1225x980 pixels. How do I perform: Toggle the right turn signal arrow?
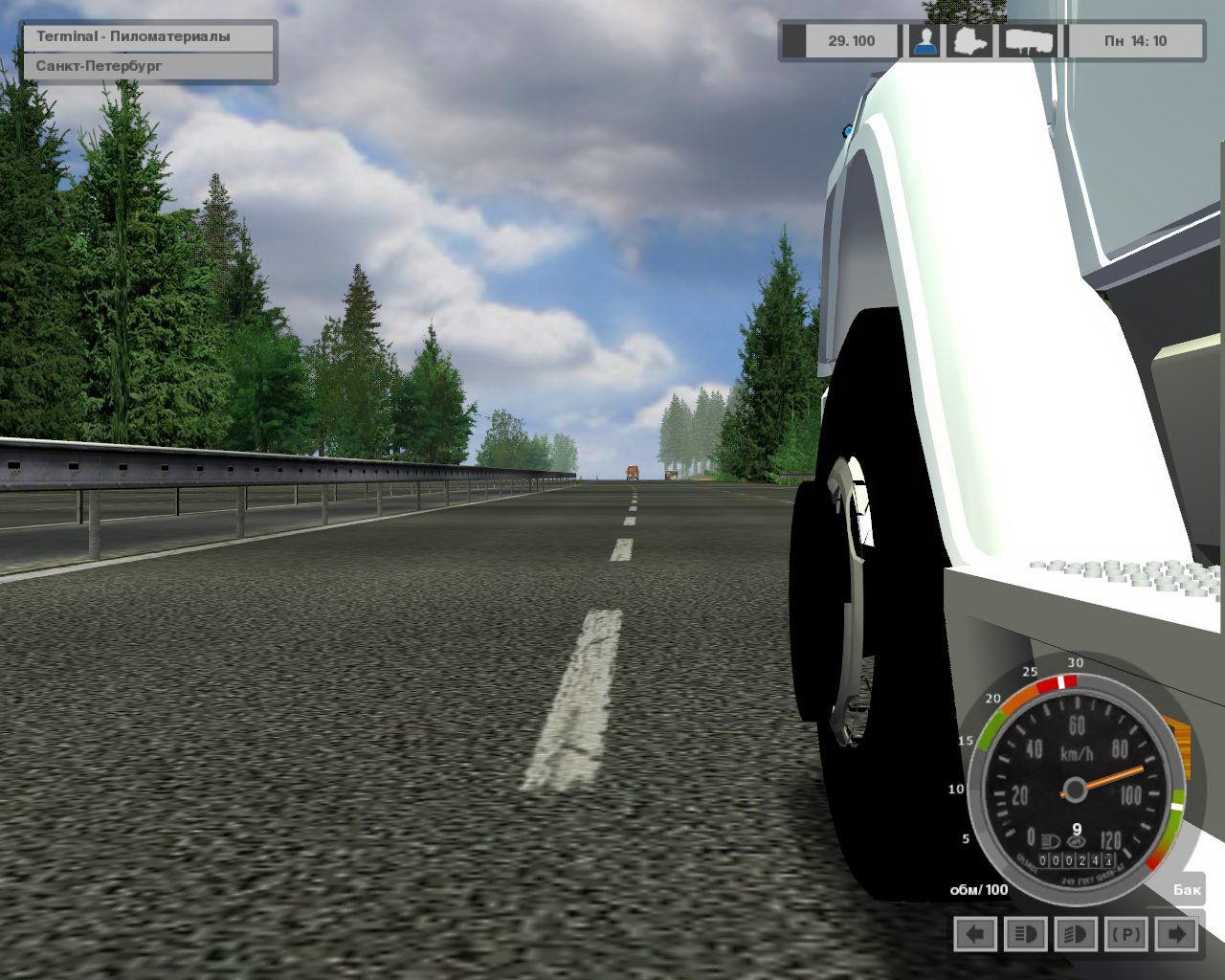tap(1177, 934)
